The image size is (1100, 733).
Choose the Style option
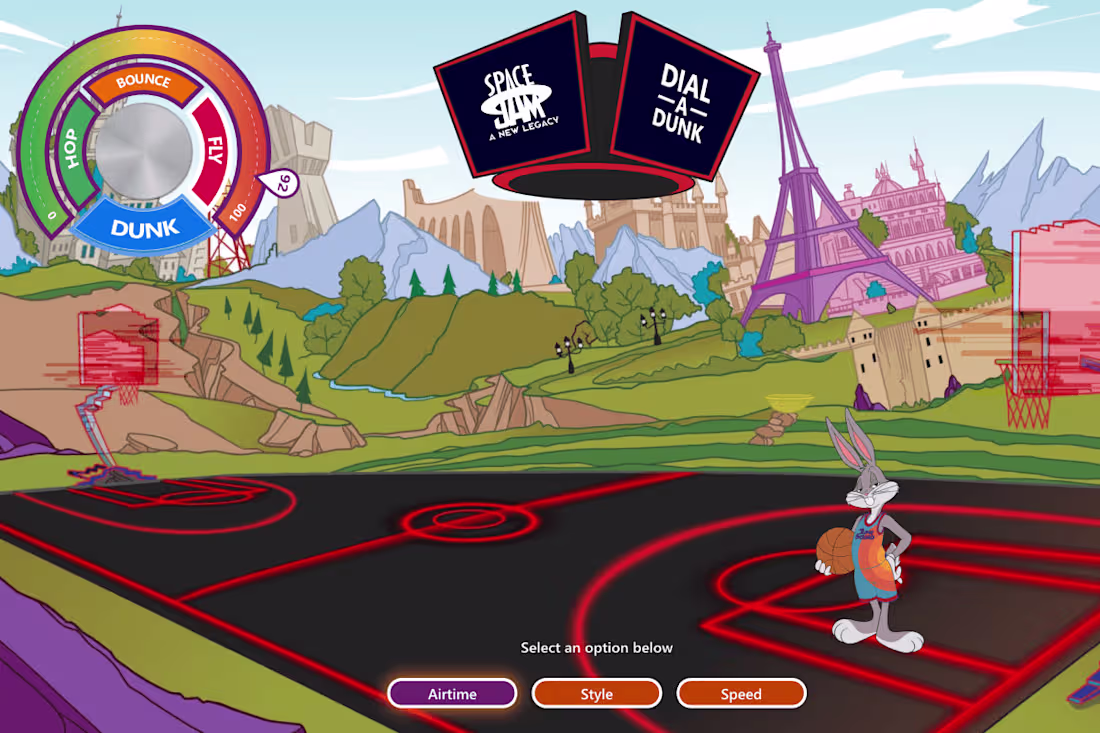[x=597, y=694]
